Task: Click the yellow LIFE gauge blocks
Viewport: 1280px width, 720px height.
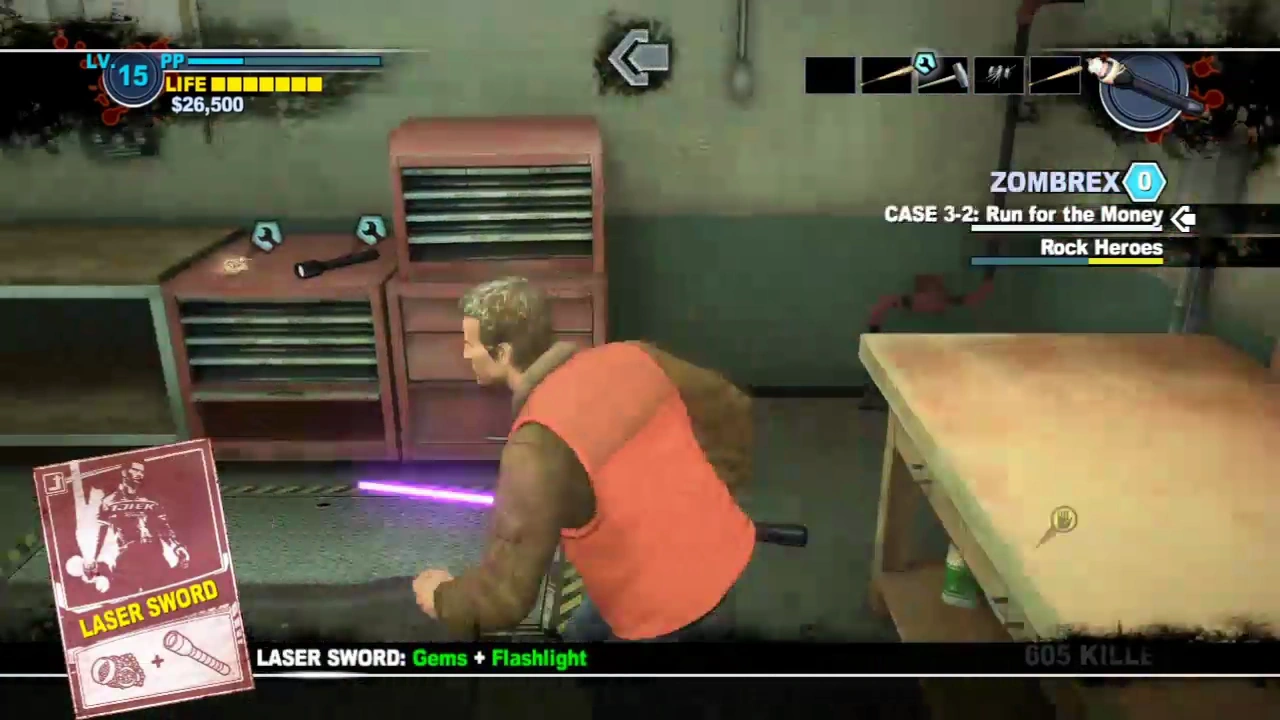Action: point(265,84)
